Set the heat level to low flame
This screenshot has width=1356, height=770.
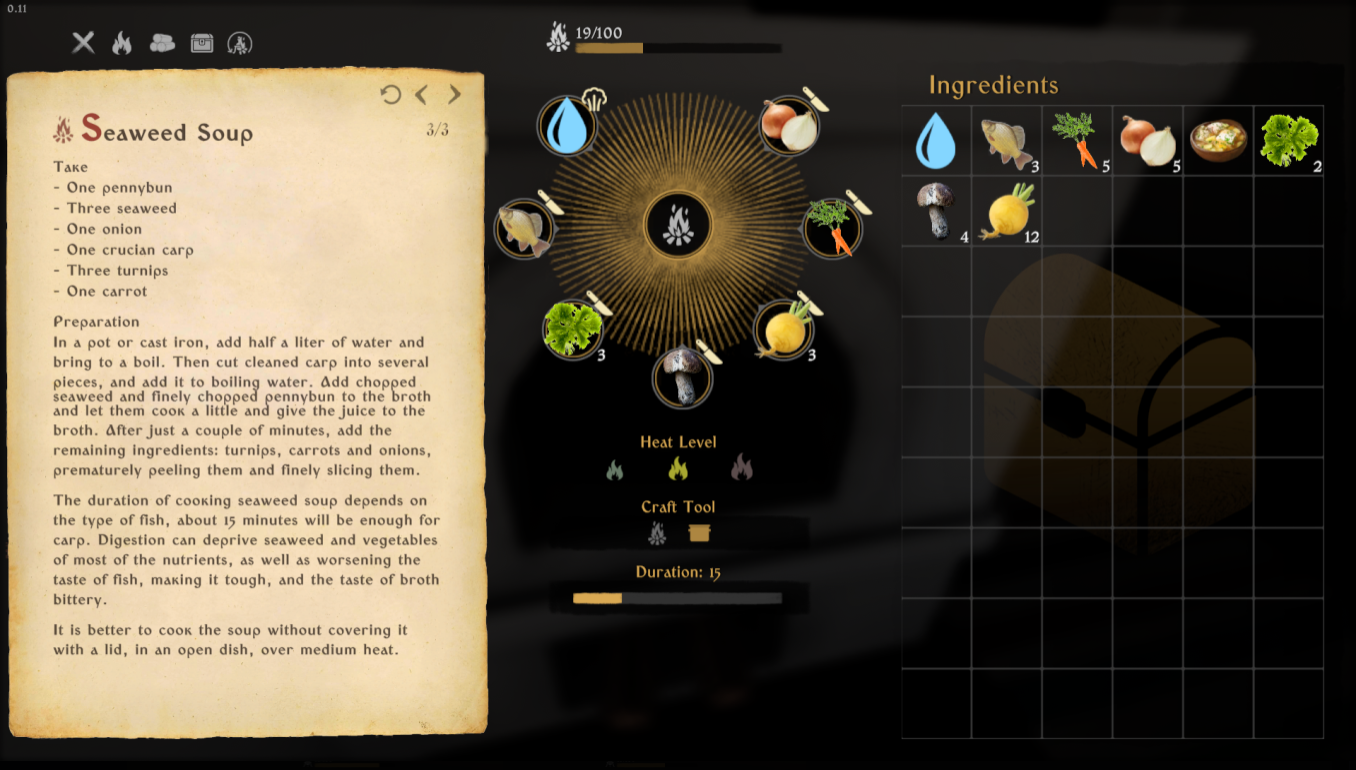pos(614,468)
